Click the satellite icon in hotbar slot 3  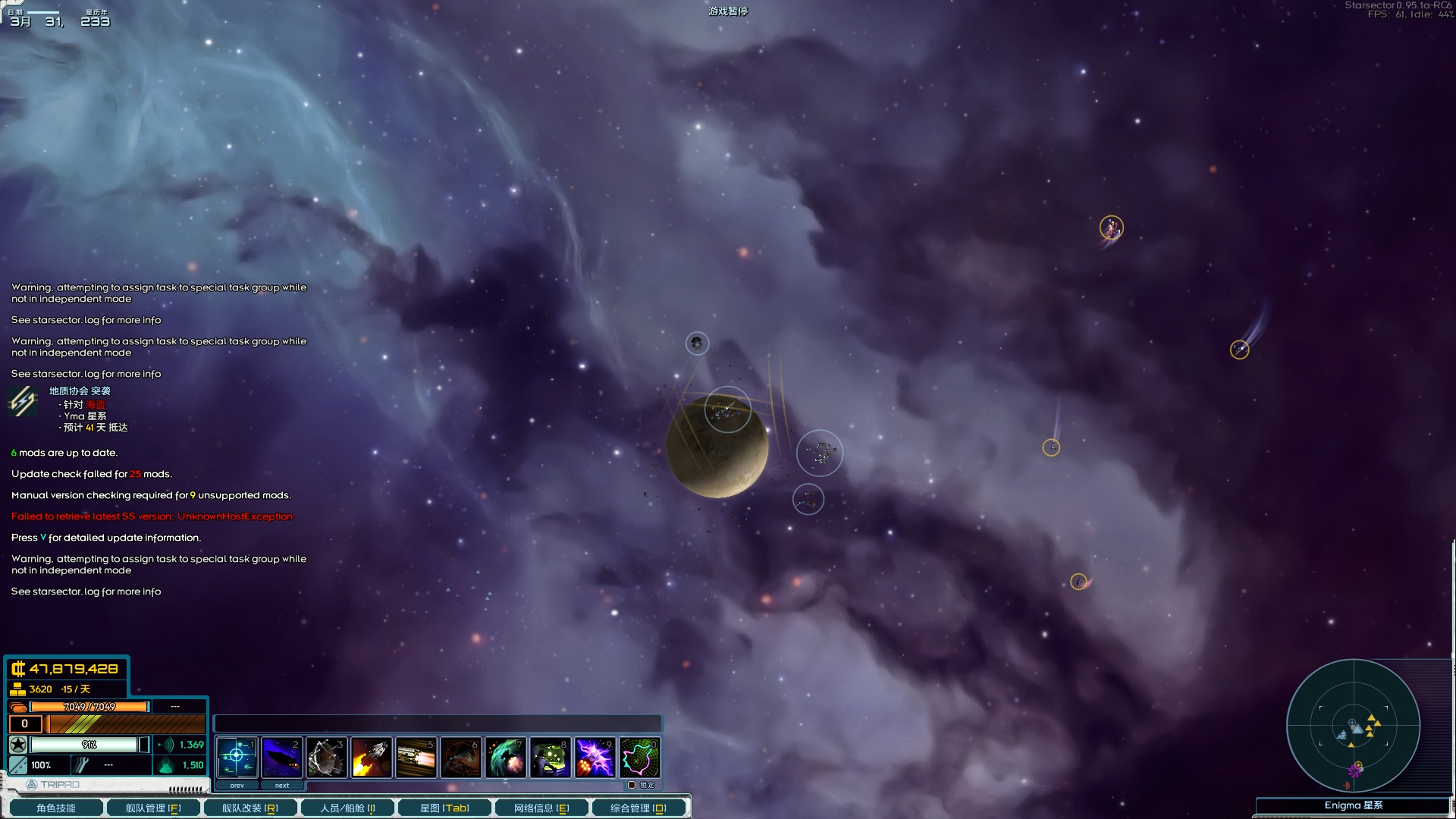[x=326, y=757]
